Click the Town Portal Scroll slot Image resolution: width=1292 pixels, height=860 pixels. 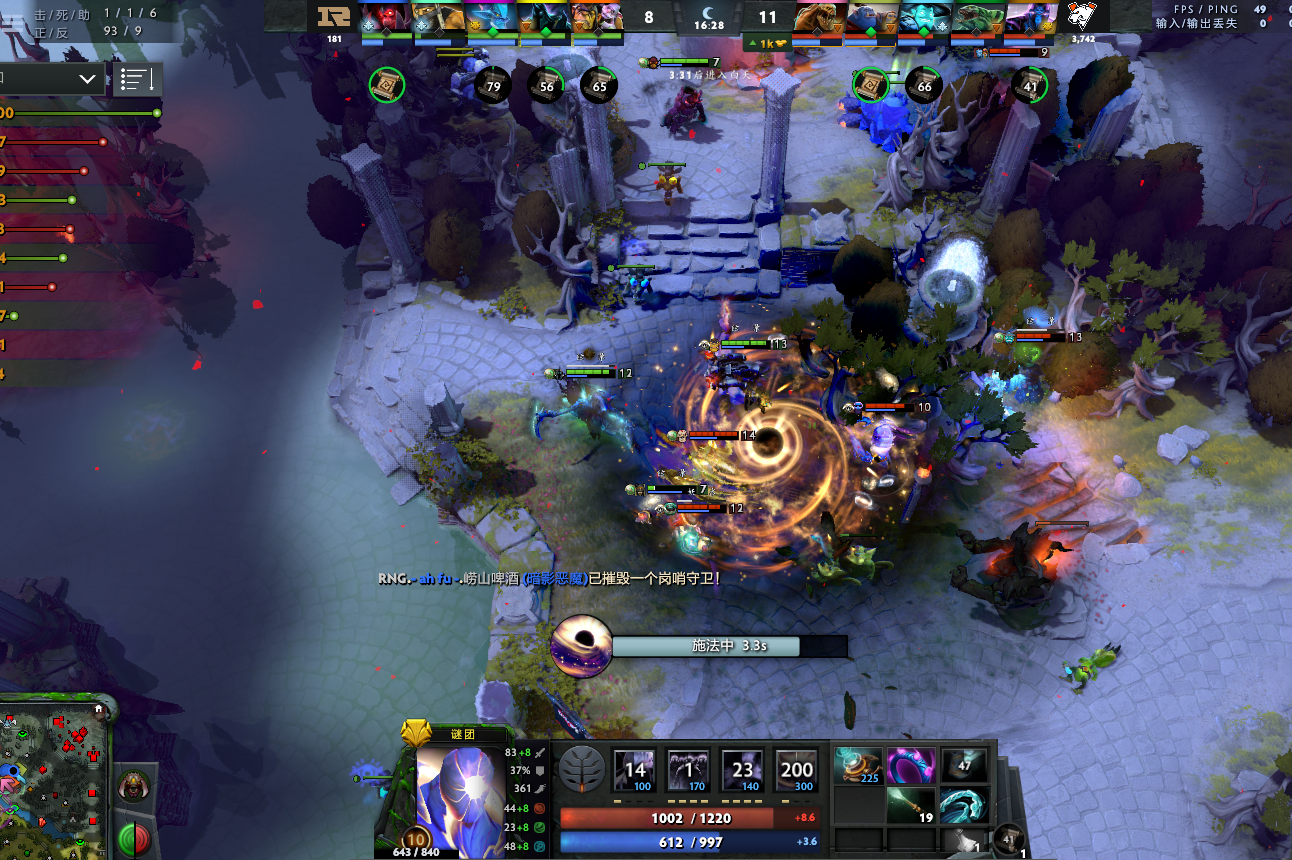(x=1009, y=838)
